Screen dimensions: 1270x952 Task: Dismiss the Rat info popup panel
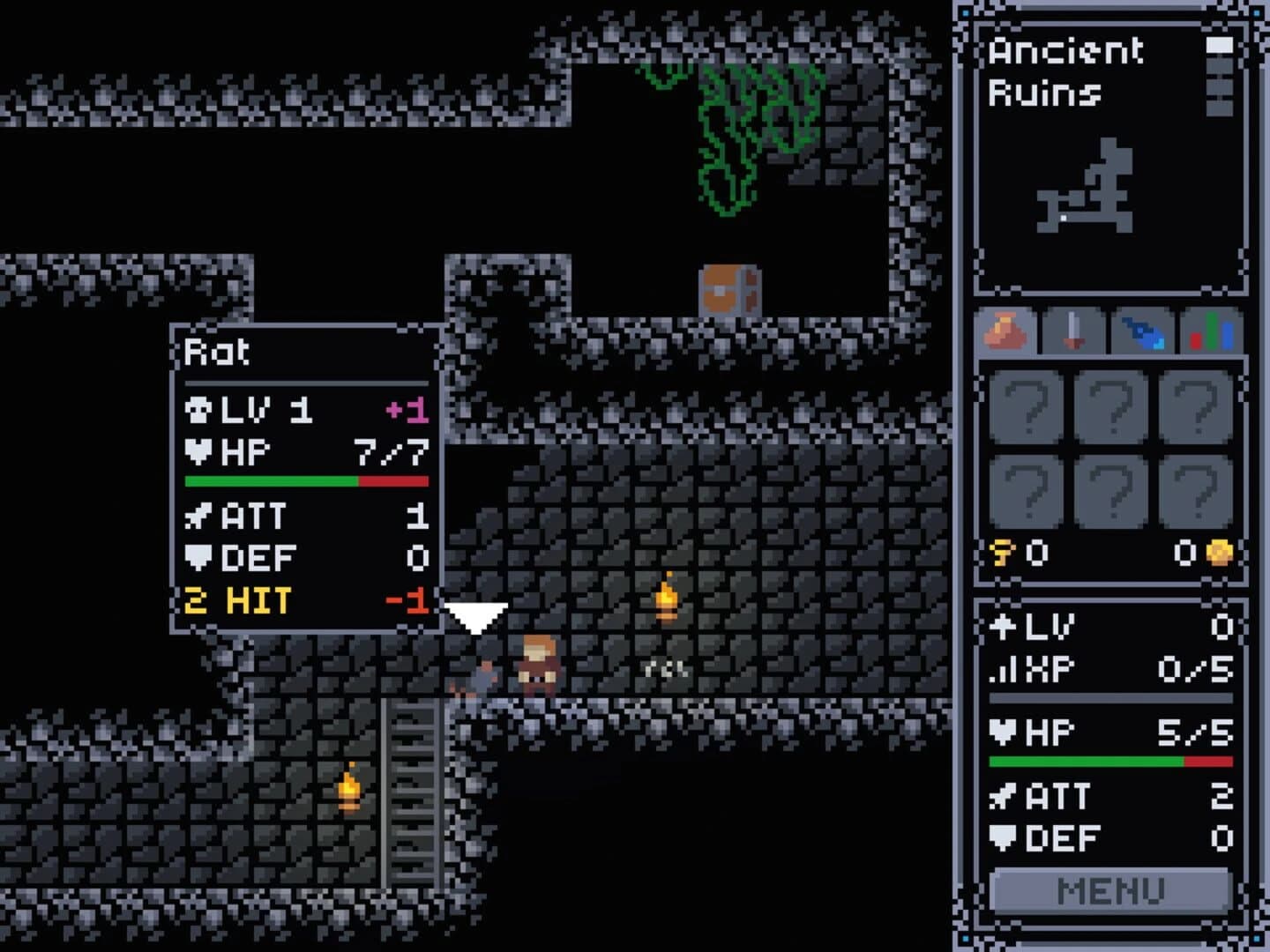click(x=304, y=480)
